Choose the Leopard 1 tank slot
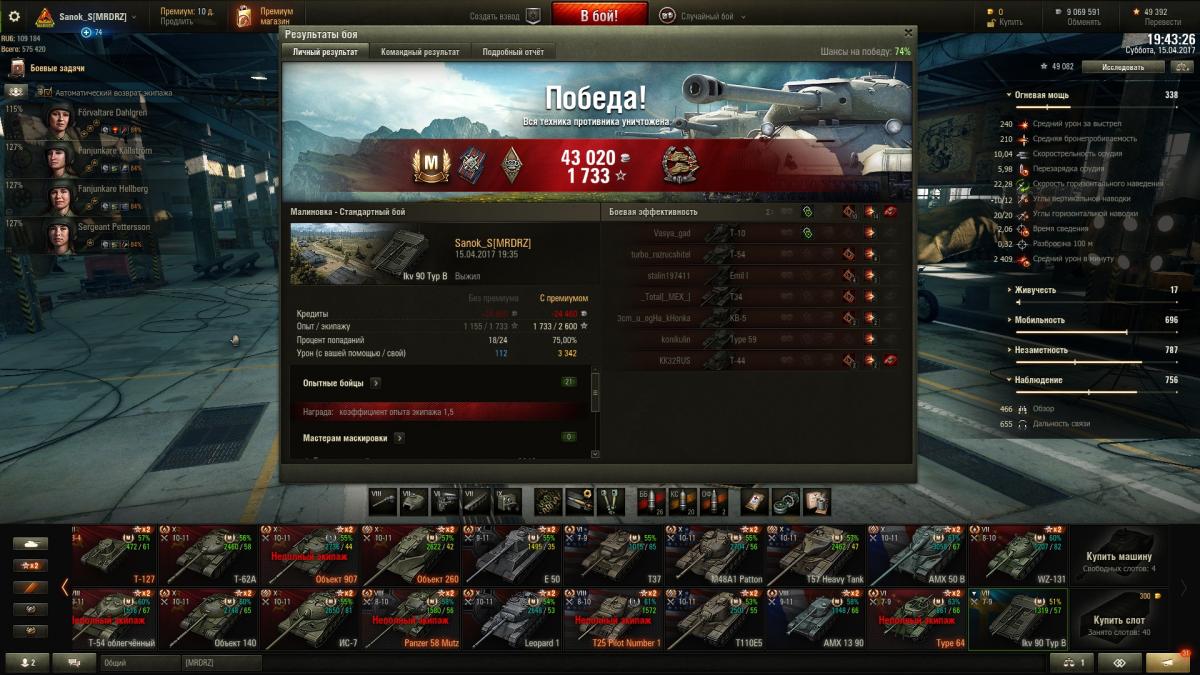 coord(513,620)
